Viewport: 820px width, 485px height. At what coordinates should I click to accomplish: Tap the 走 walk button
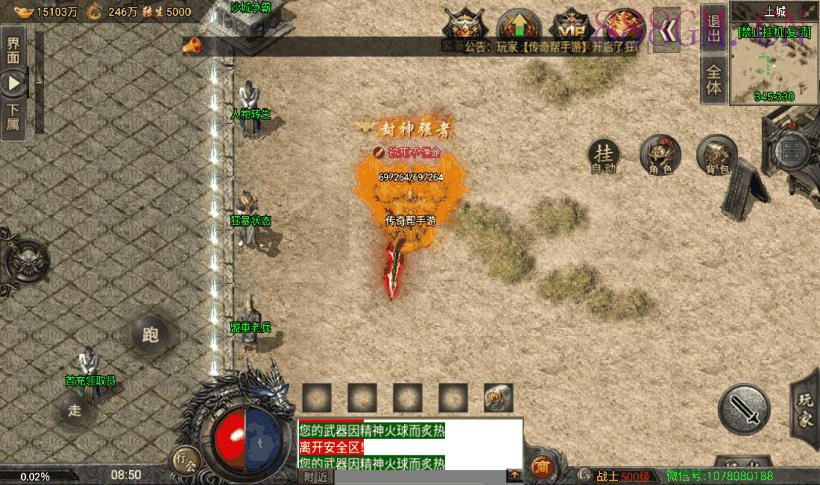[75, 409]
